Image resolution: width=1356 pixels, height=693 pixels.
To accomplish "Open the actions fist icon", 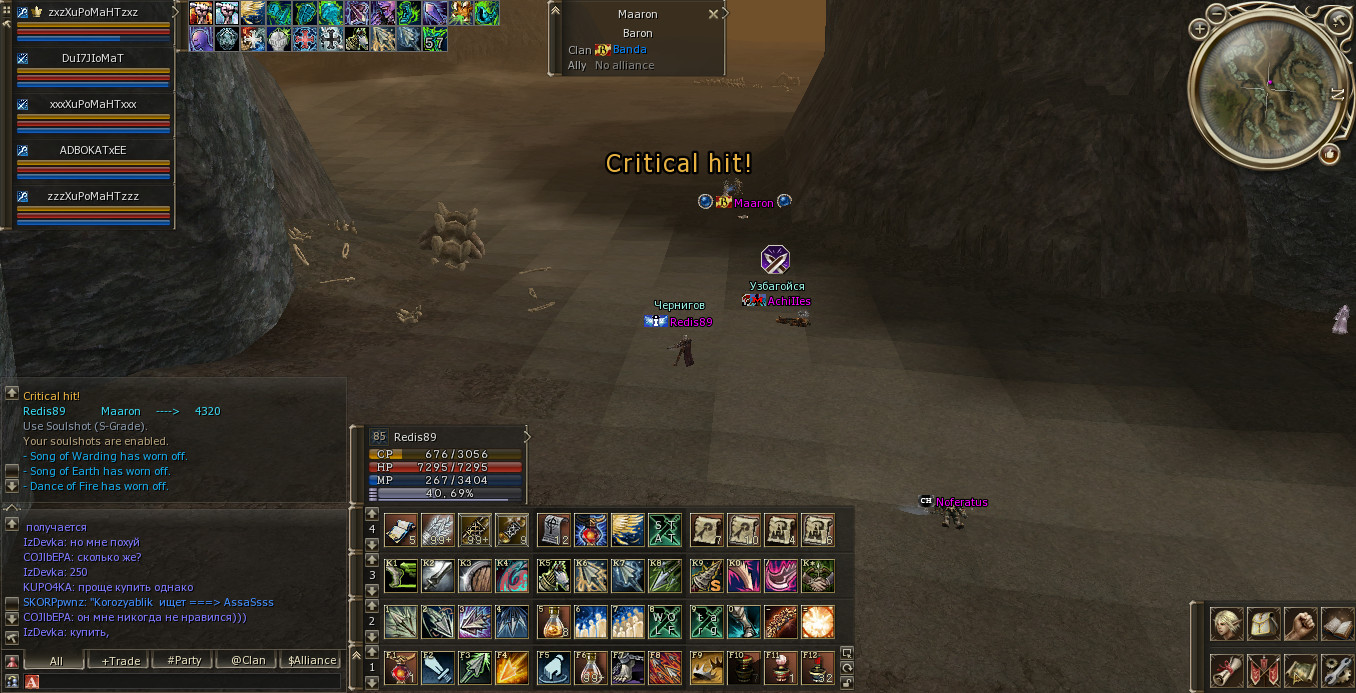I will click(x=1300, y=624).
